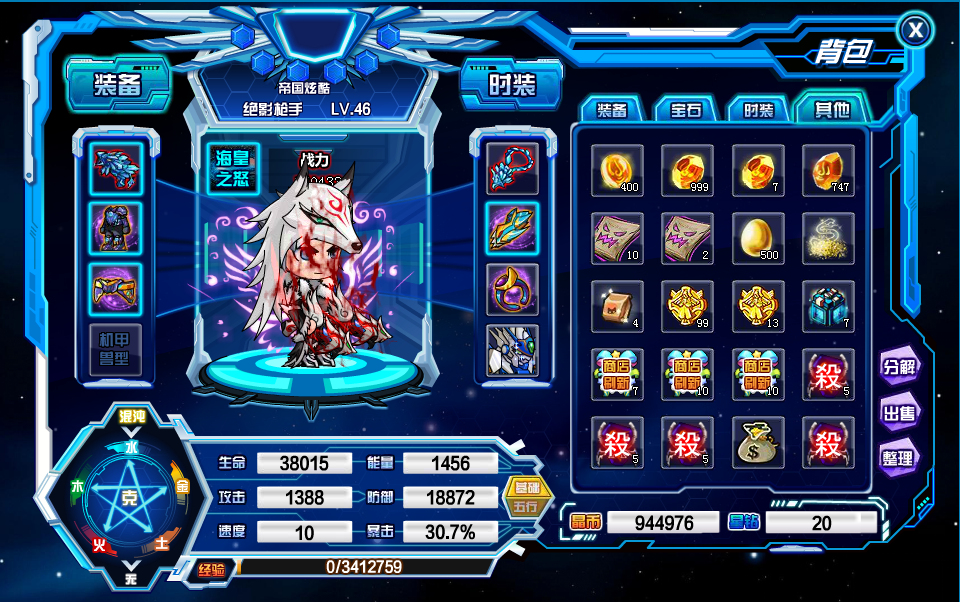Click the 分解 decompose button

pos(898,366)
